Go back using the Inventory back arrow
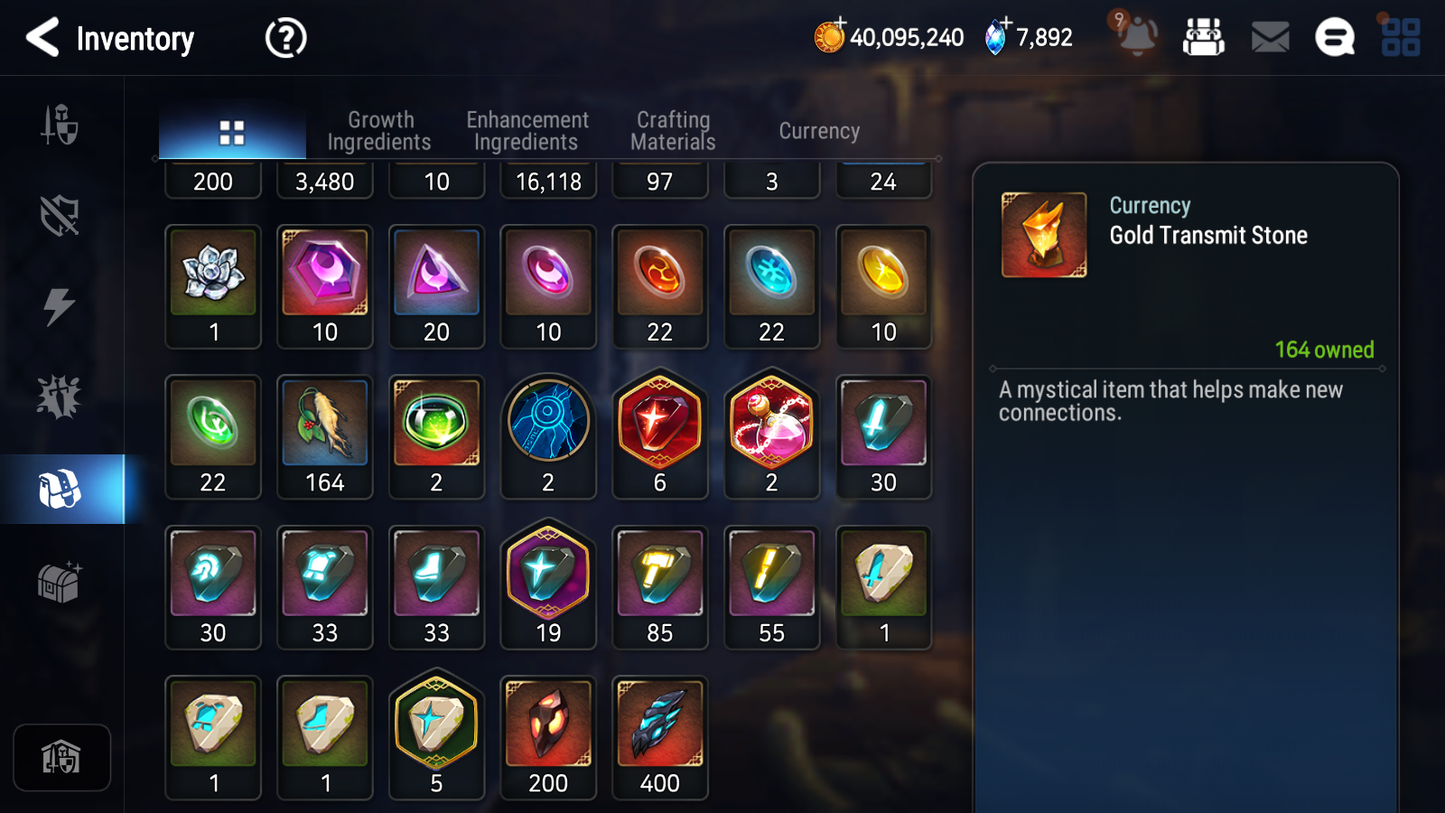 42,38
